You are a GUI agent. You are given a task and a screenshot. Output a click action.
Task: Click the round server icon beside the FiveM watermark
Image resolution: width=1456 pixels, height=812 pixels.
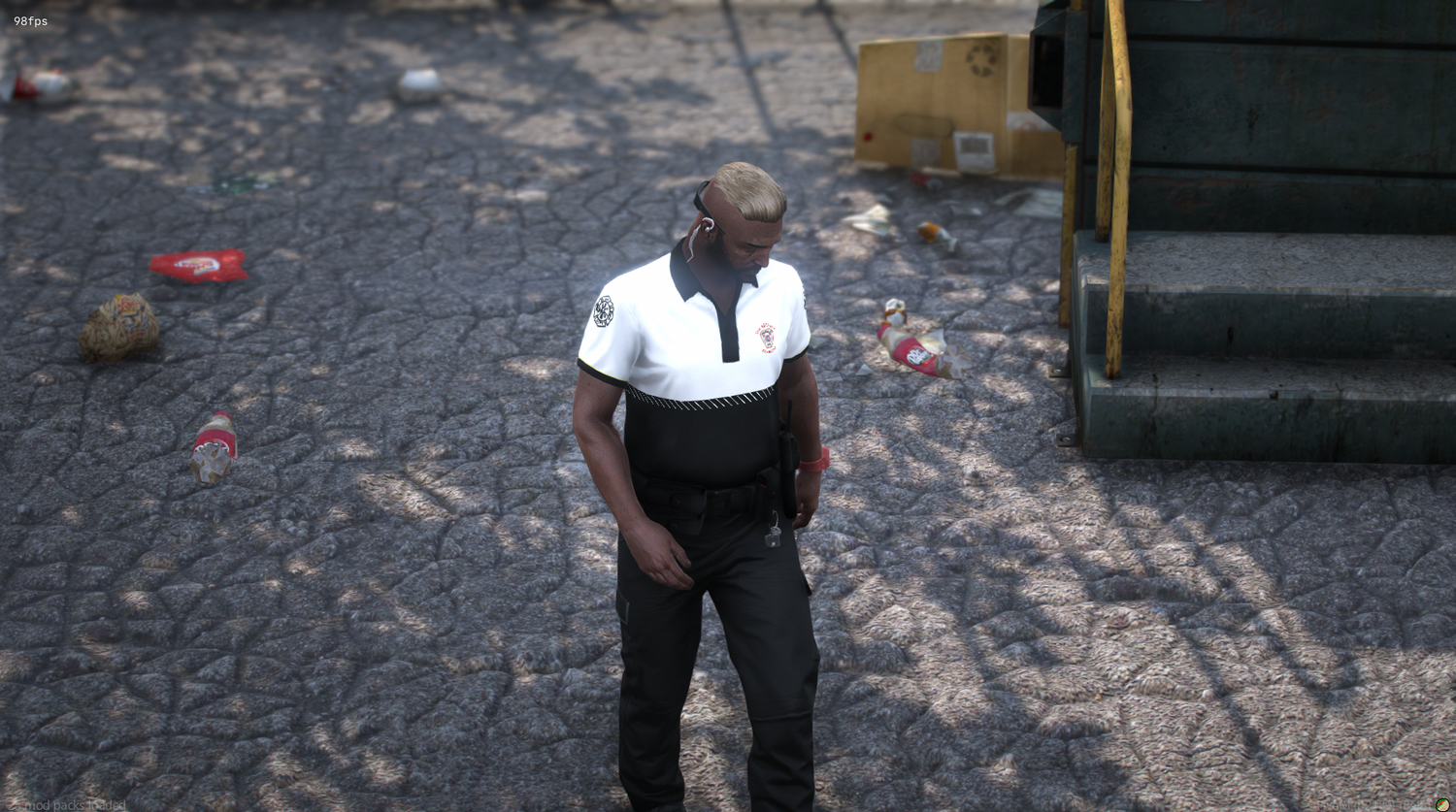pyautogui.click(x=1442, y=804)
